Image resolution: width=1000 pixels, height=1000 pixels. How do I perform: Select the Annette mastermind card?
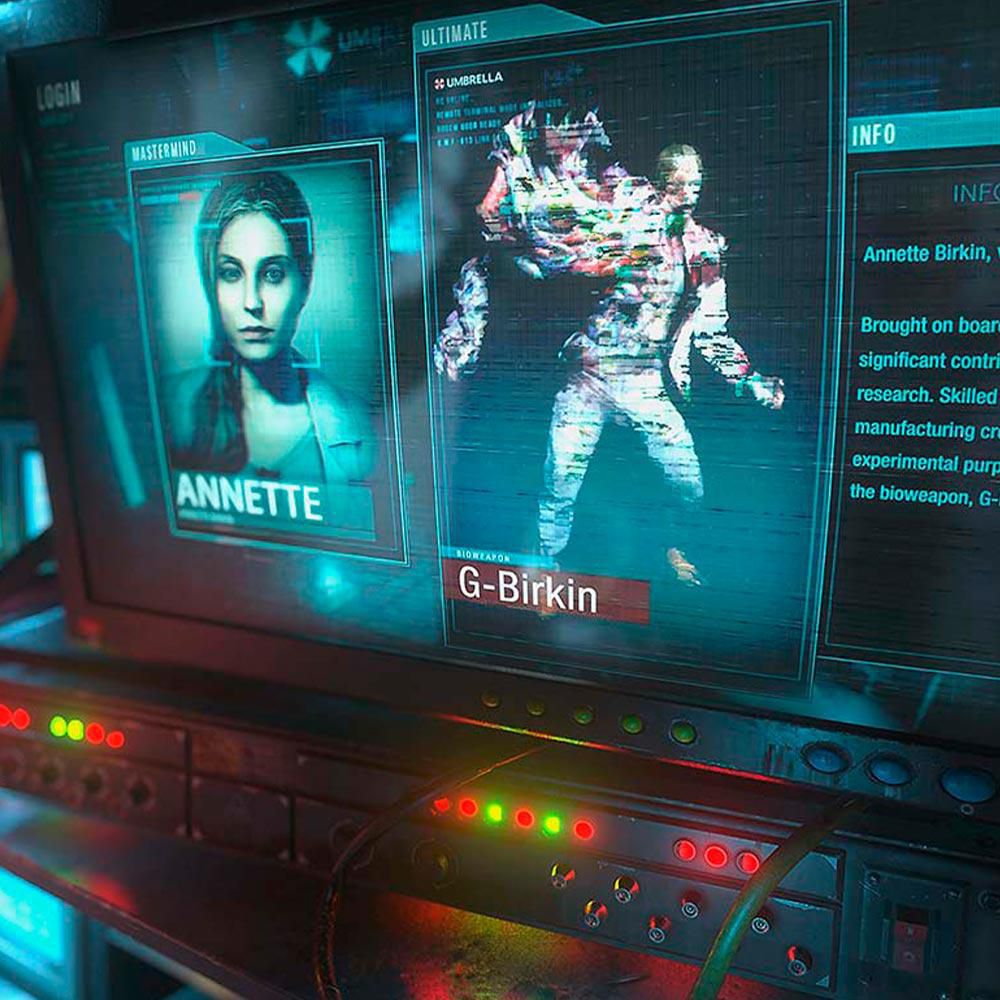262,345
